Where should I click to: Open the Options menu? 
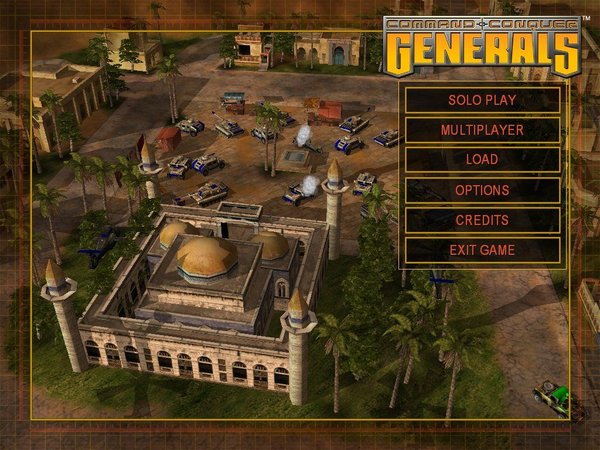coord(482,190)
